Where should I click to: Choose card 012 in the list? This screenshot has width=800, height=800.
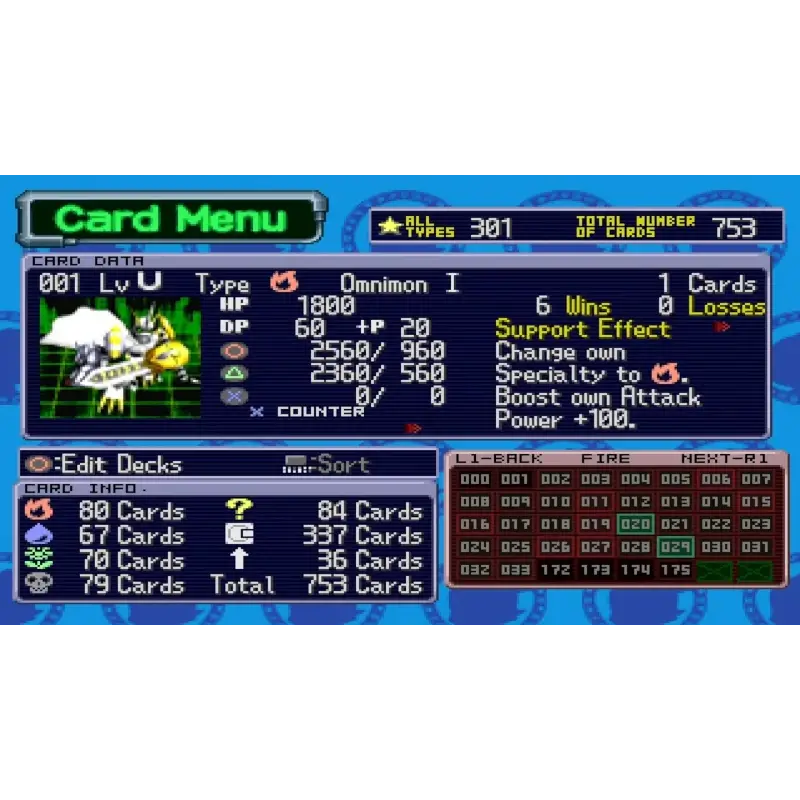pos(635,502)
